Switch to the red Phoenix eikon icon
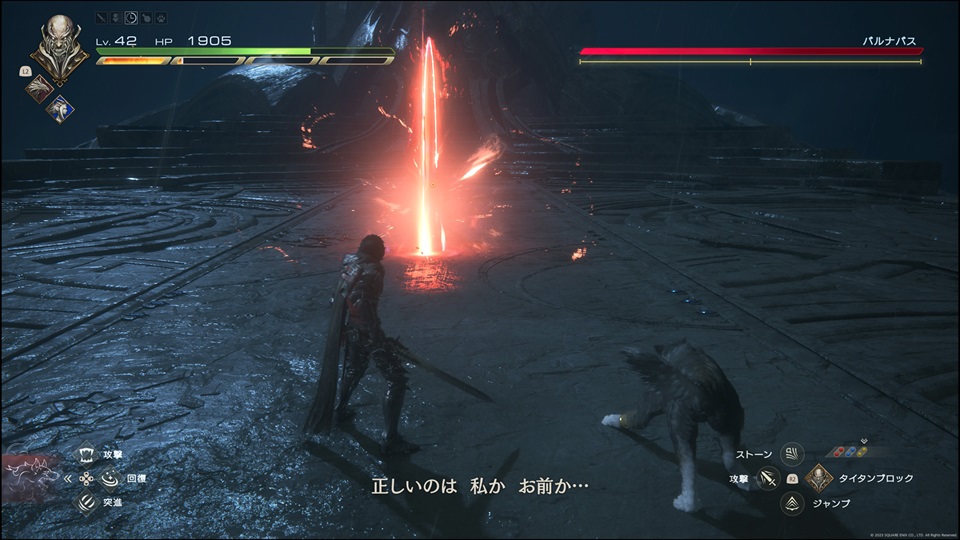 pyautogui.click(x=39, y=88)
